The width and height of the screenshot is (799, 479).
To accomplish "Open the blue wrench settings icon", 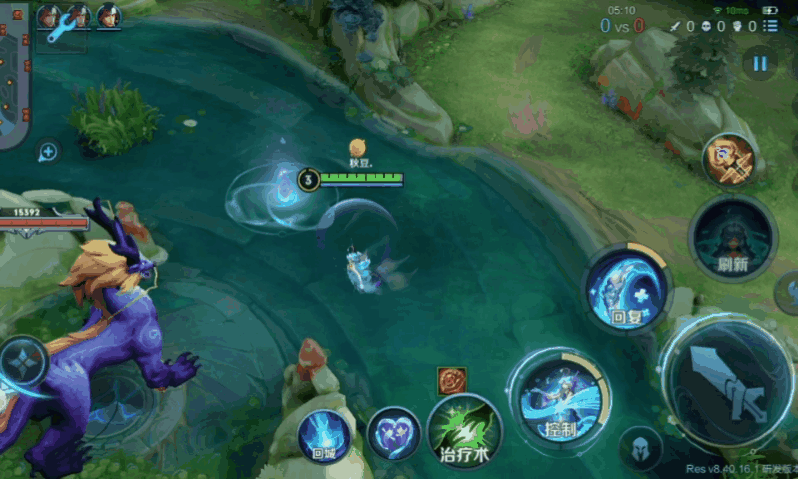I will [x=62, y=29].
